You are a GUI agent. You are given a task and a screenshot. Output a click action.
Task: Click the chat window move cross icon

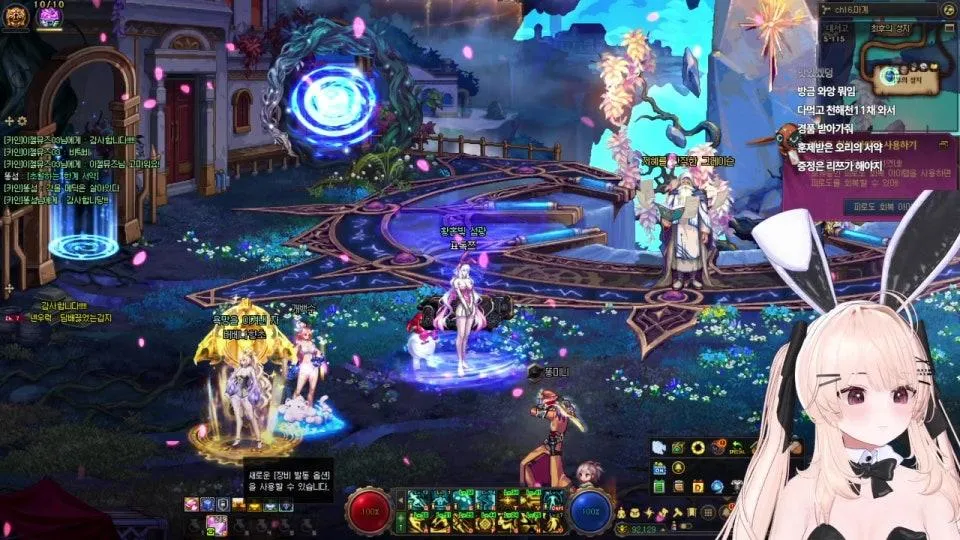click(x=9, y=120)
